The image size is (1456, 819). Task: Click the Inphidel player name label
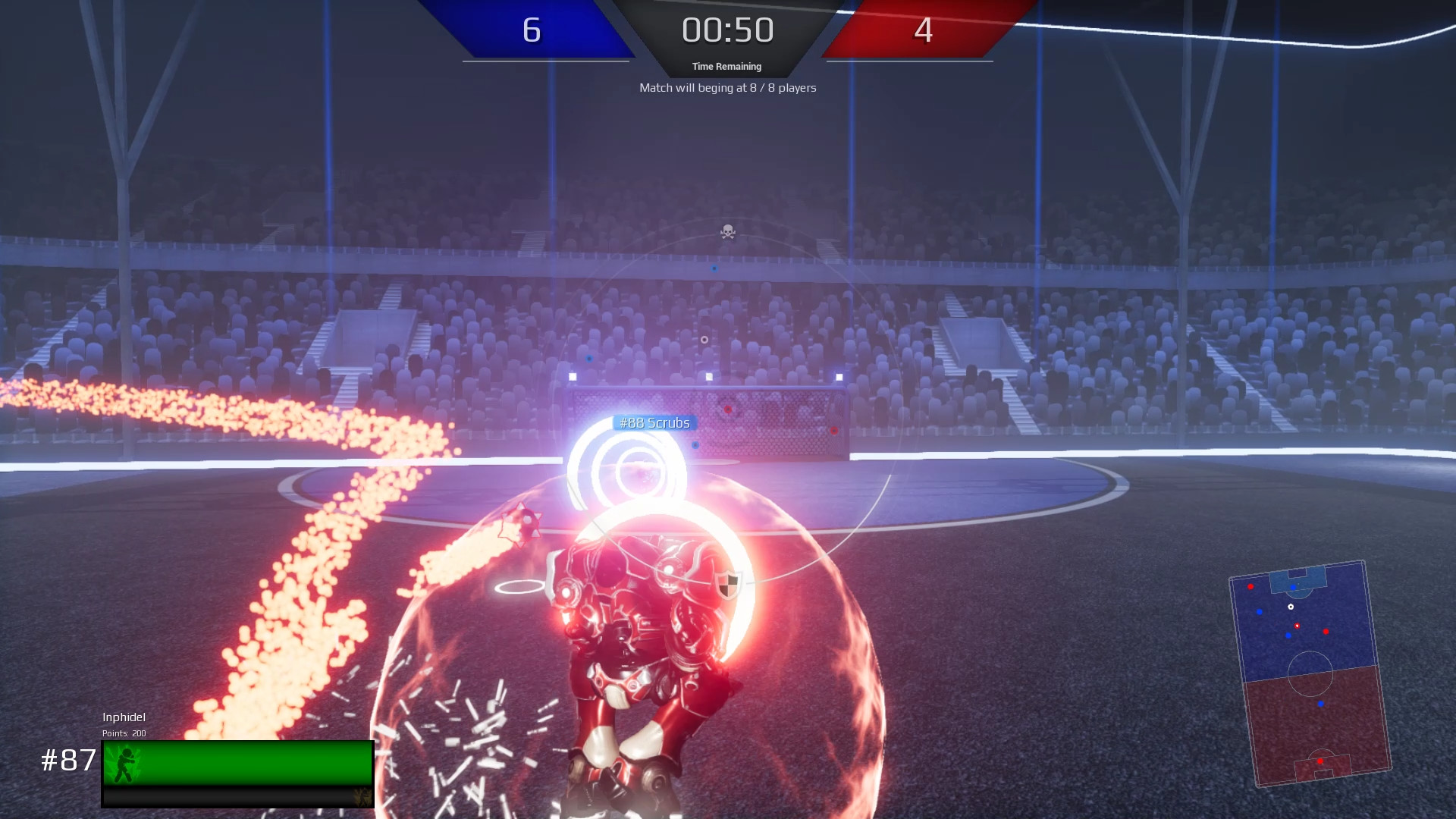[125, 717]
